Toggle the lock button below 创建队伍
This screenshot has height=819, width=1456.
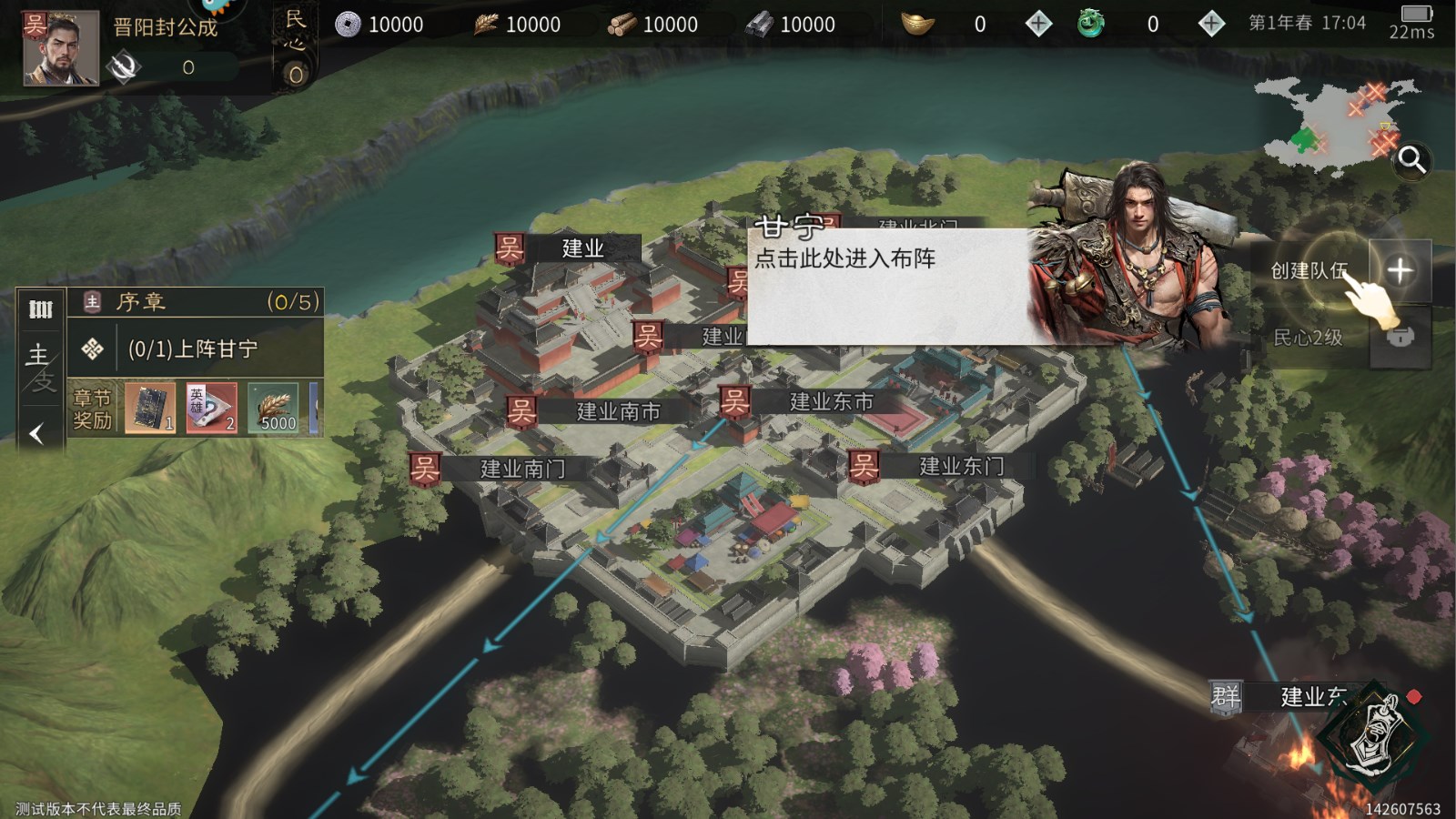tap(1401, 339)
